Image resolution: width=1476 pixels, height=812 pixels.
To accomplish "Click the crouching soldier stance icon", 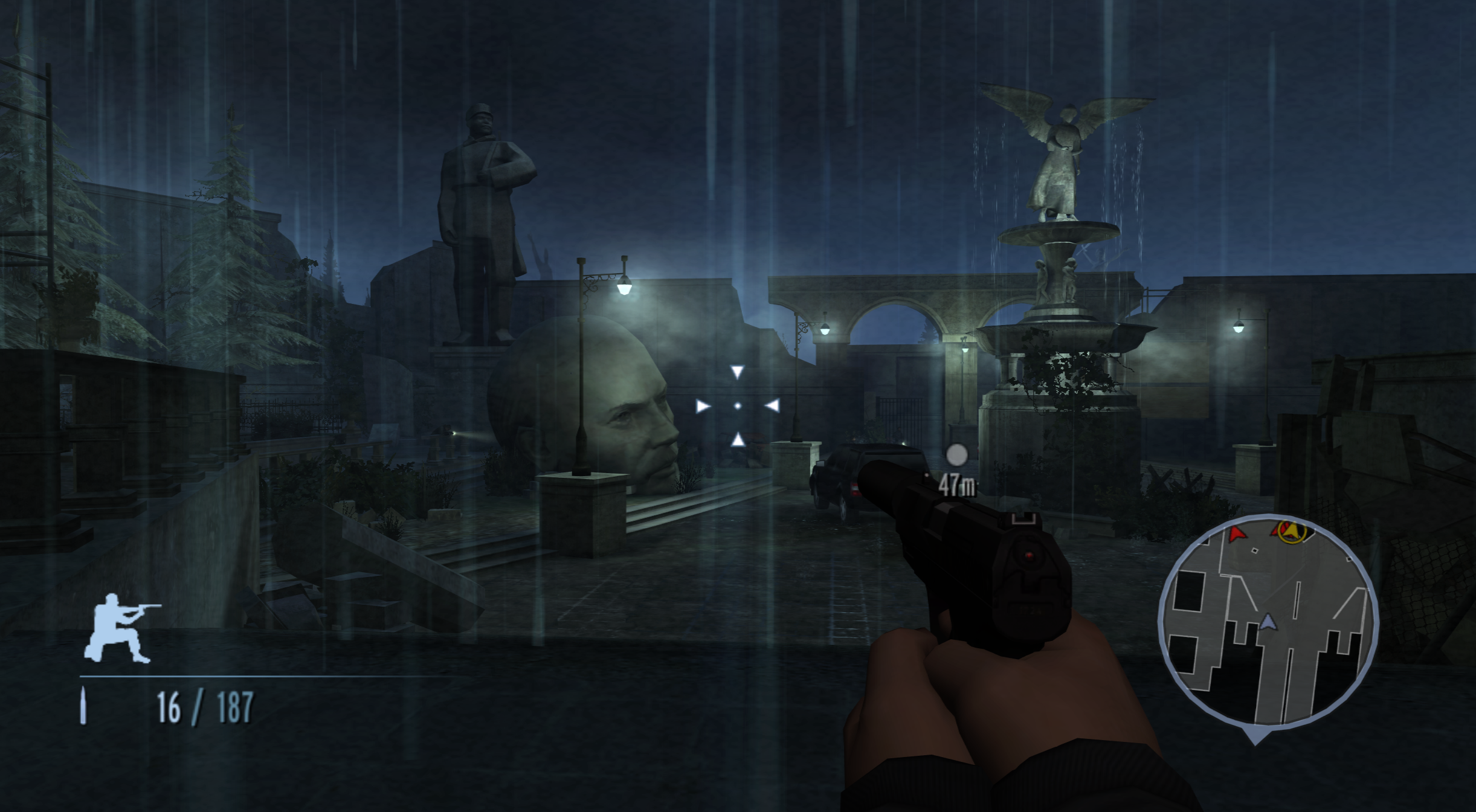I will (121, 628).
